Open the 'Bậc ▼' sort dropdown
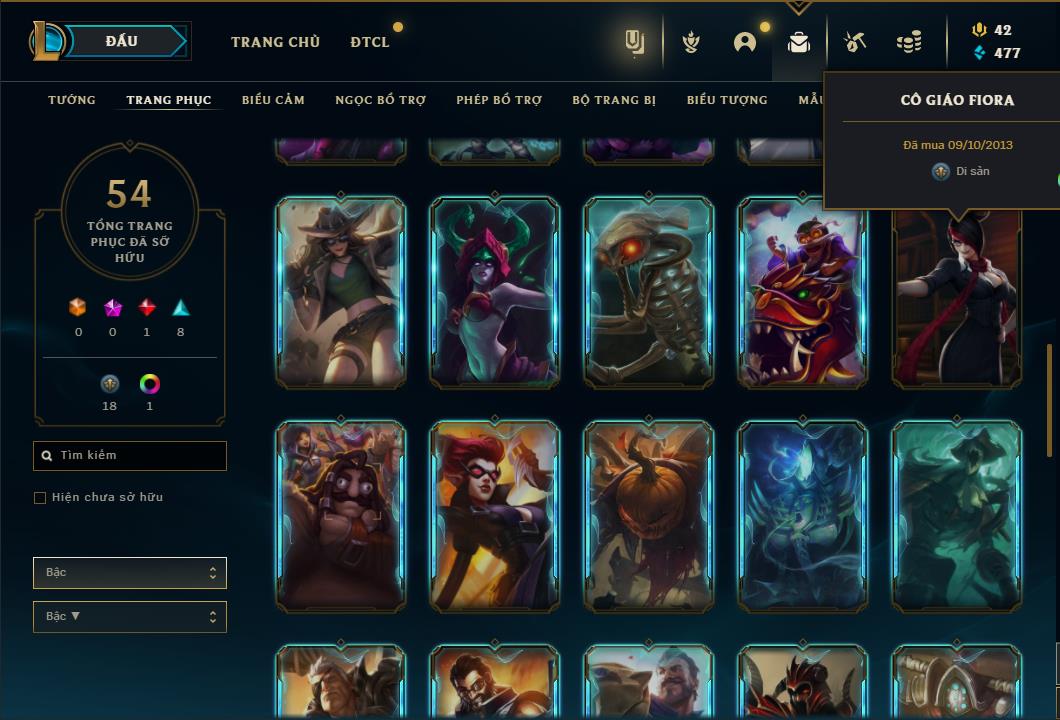This screenshot has height=720, width=1060. coord(130,617)
